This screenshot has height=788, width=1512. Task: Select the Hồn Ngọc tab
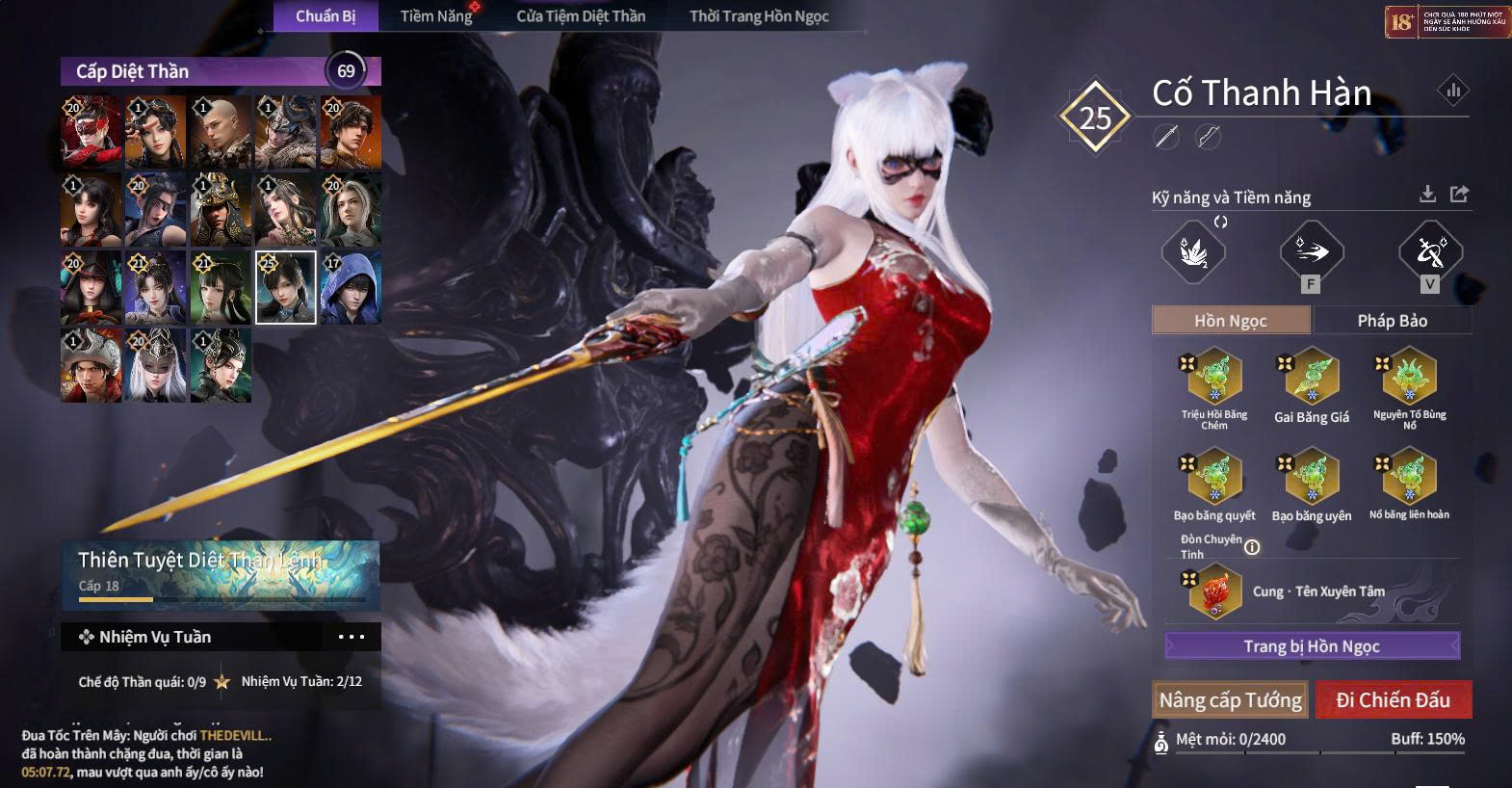1231,321
